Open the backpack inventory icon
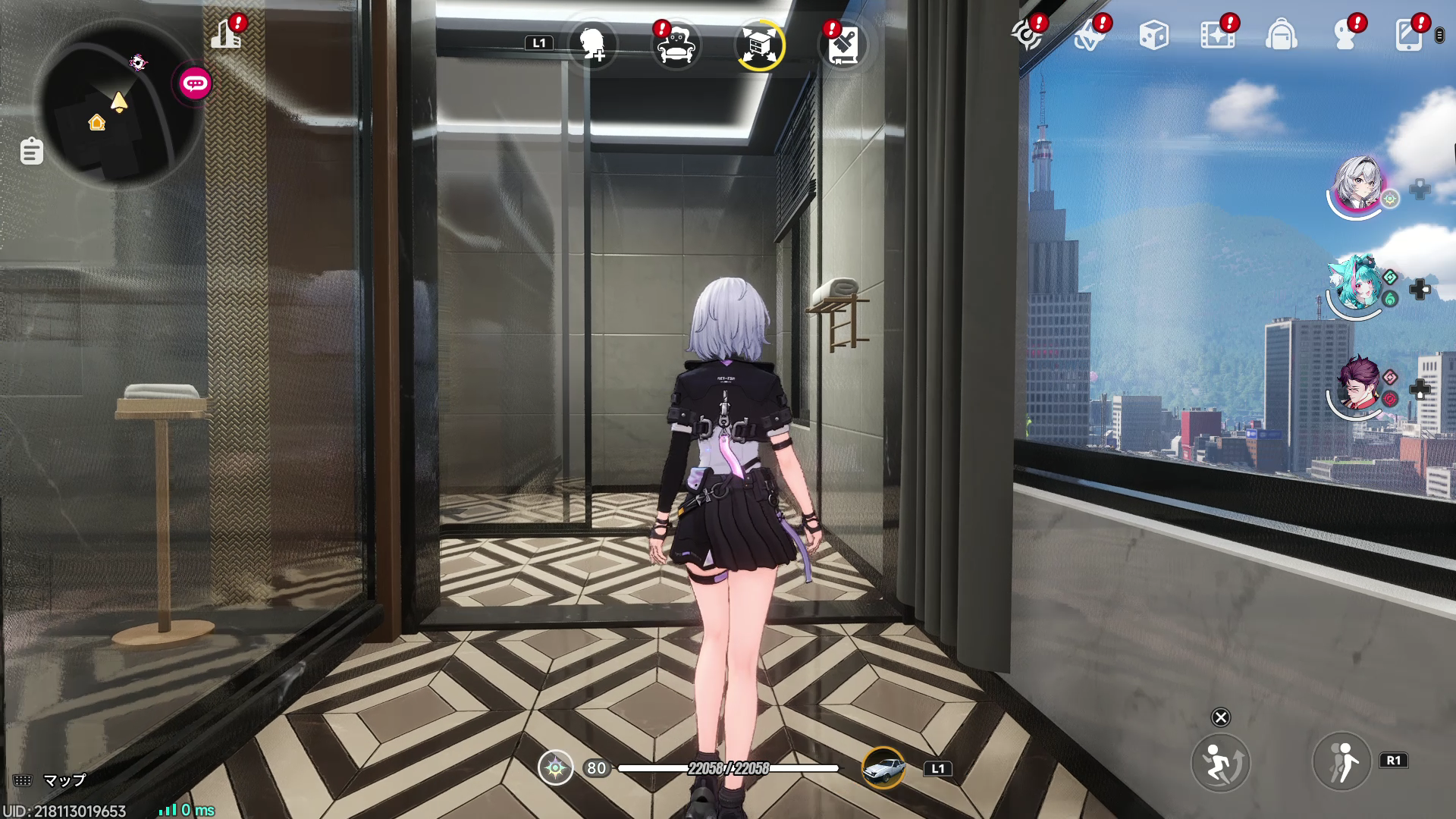The image size is (1456, 819). [1280, 32]
